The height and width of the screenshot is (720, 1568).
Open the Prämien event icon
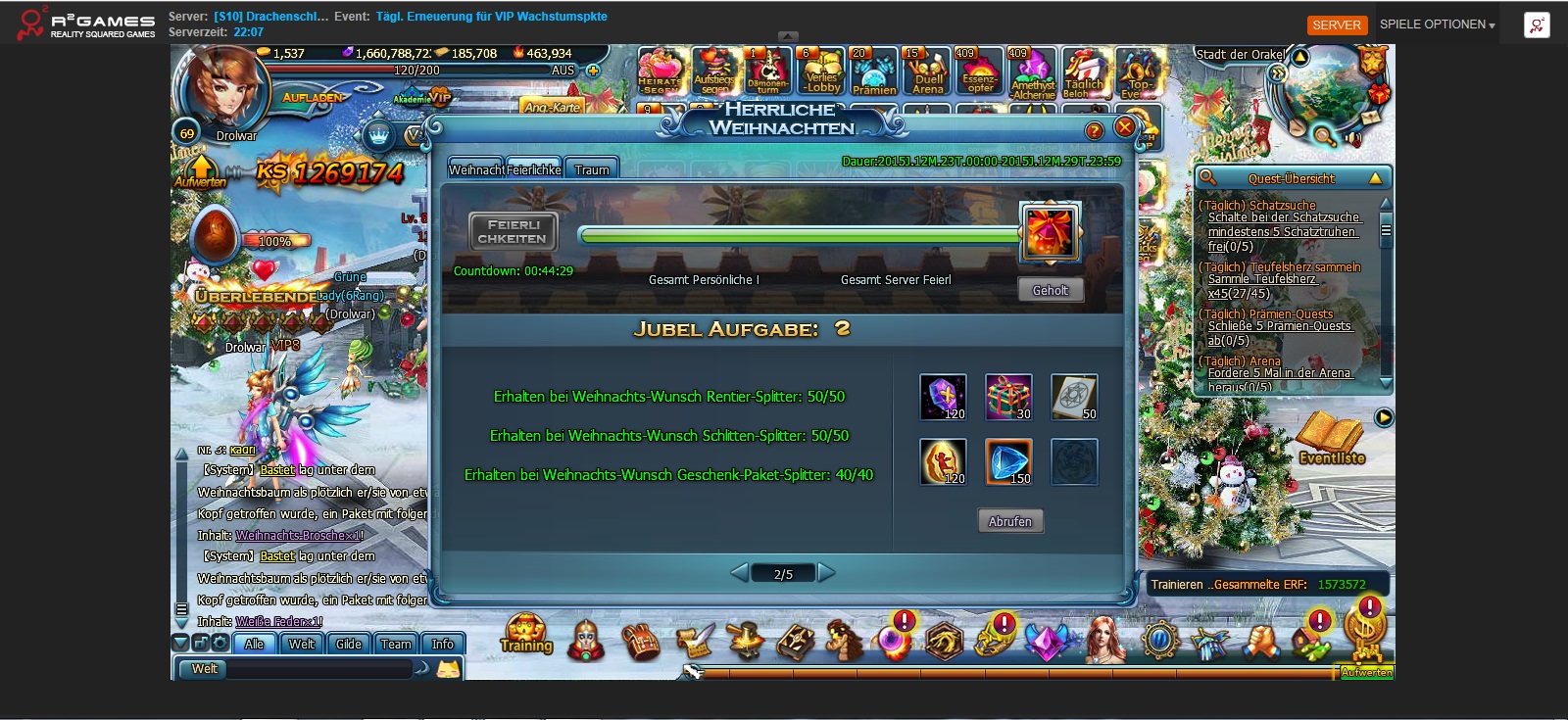point(873,72)
